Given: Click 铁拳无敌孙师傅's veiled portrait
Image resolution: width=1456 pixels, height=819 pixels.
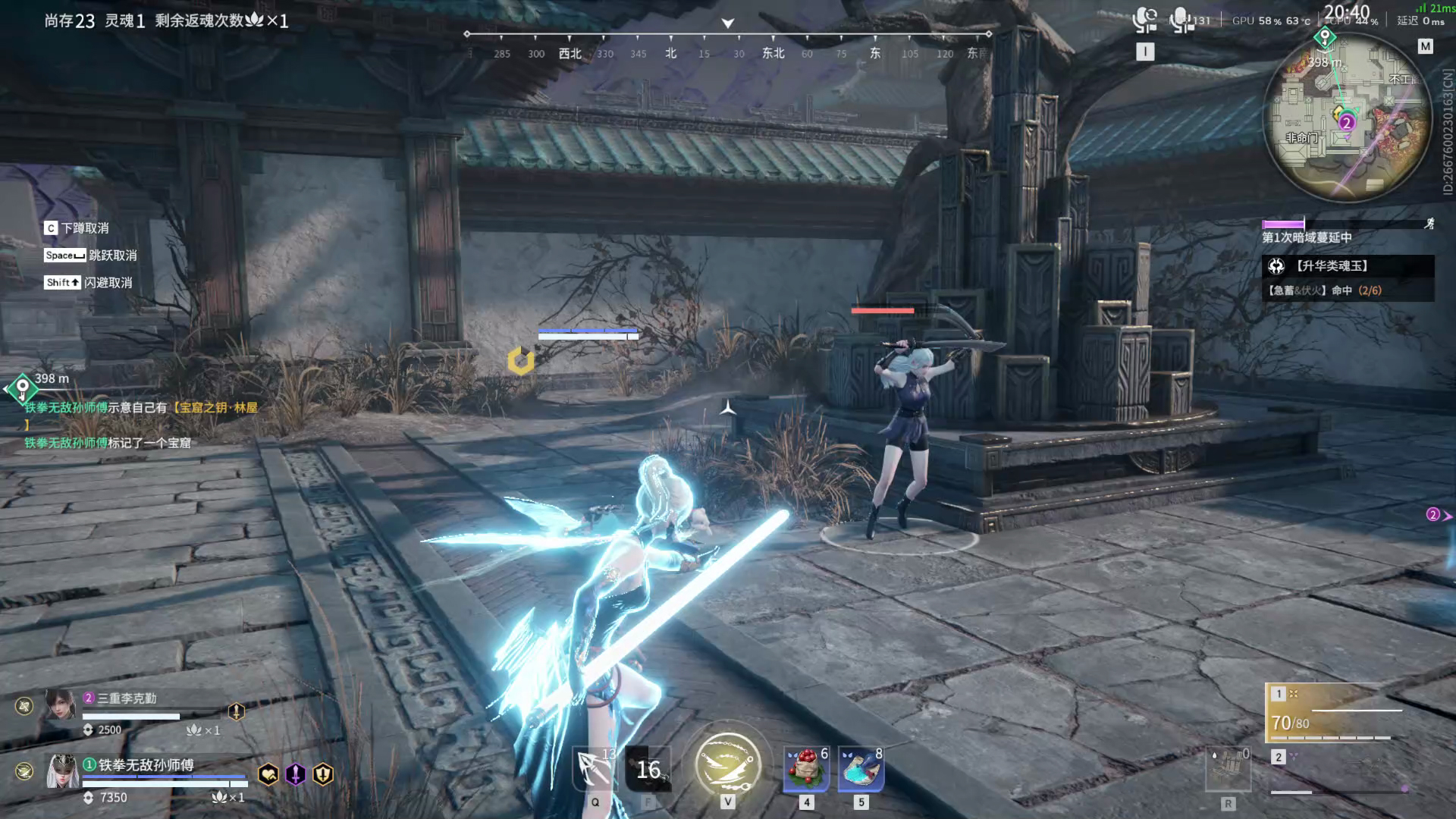Looking at the screenshot, I should 62,772.
